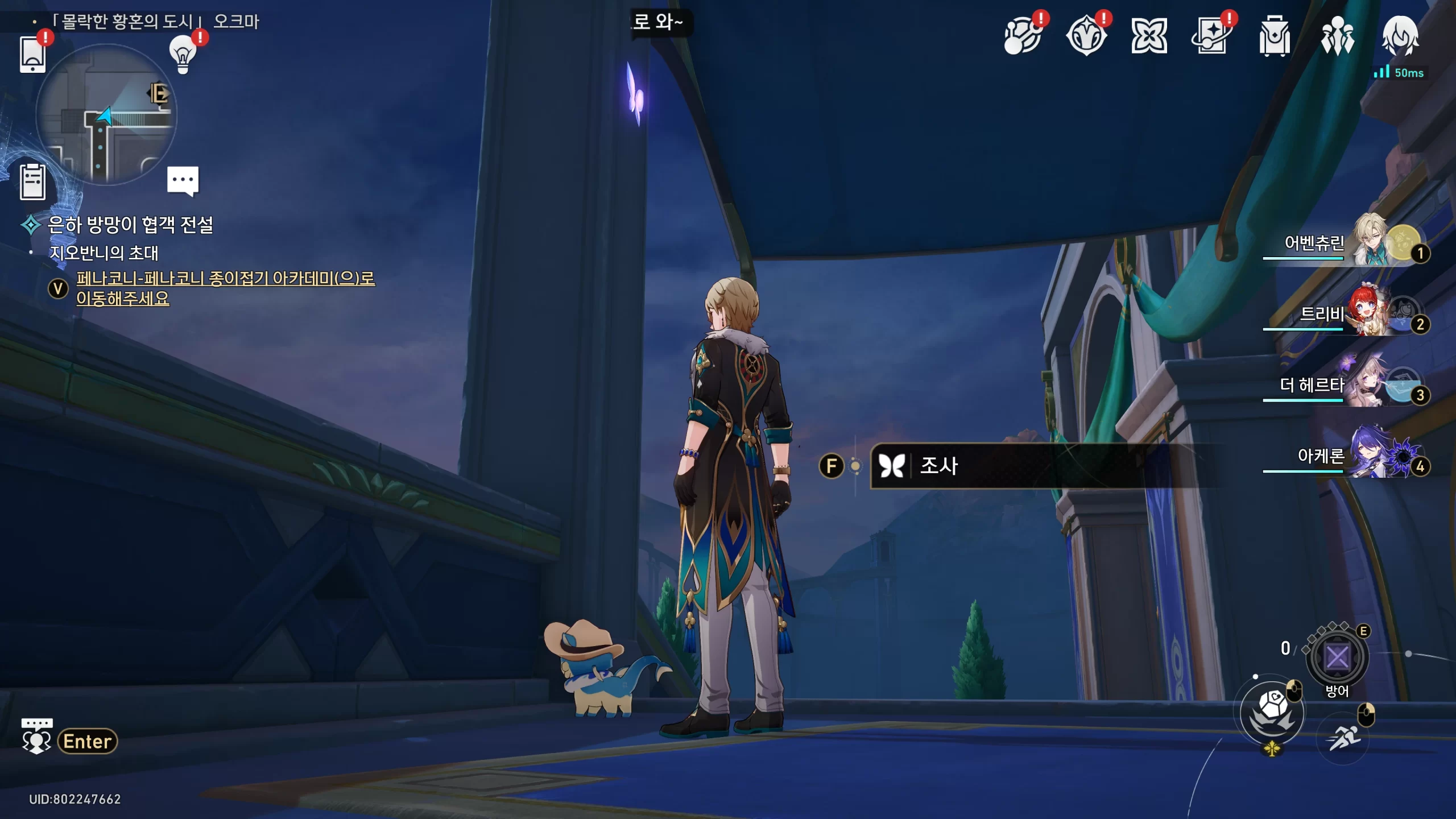The width and height of the screenshot is (1456, 819).
Task: Open the emote chat icon beside Enter
Action: pos(36,738)
